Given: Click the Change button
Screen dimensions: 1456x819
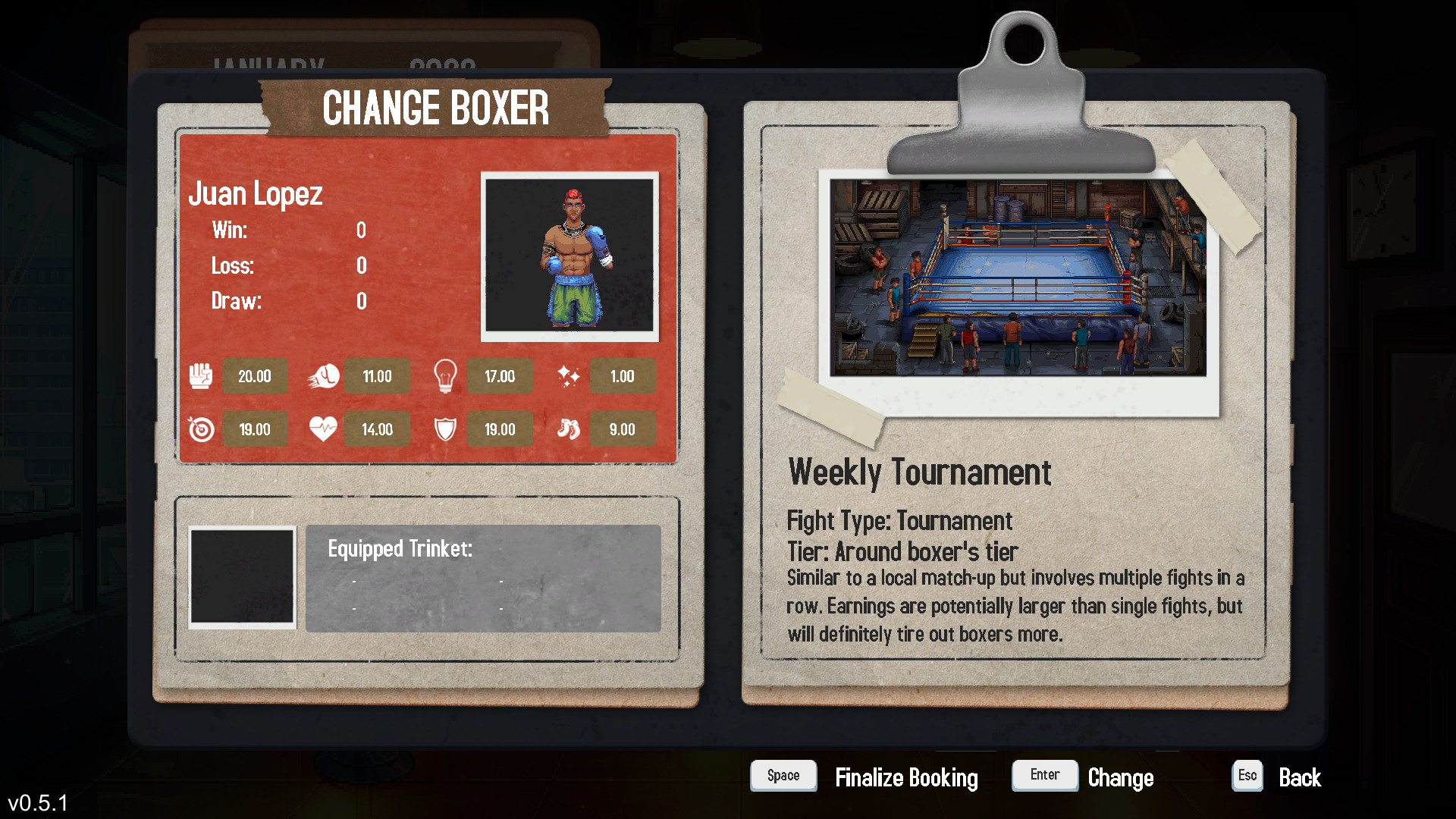Looking at the screenshot, I should [x=1121, y=777].
